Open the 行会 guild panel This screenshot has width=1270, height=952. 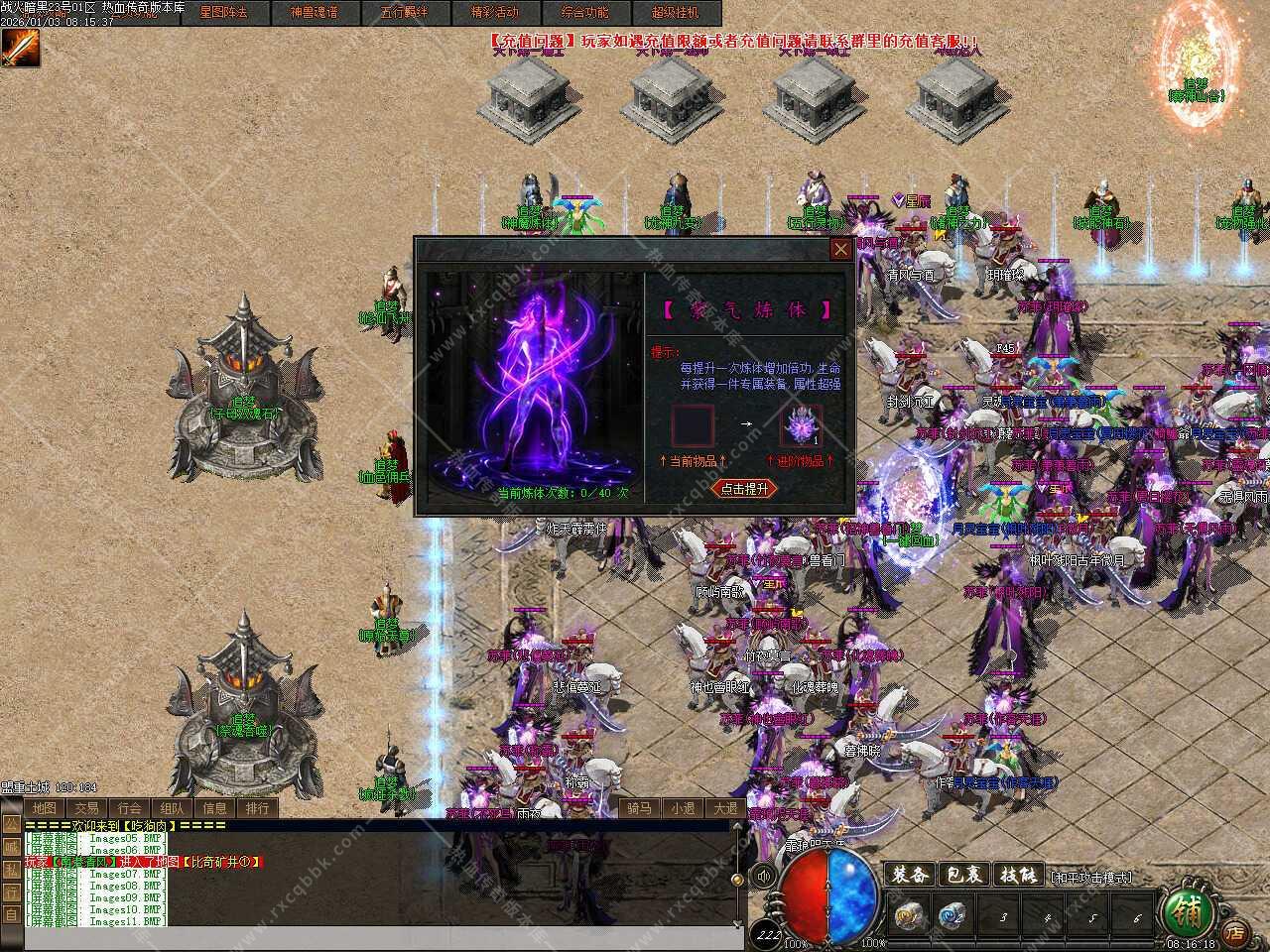pos(129,808)
